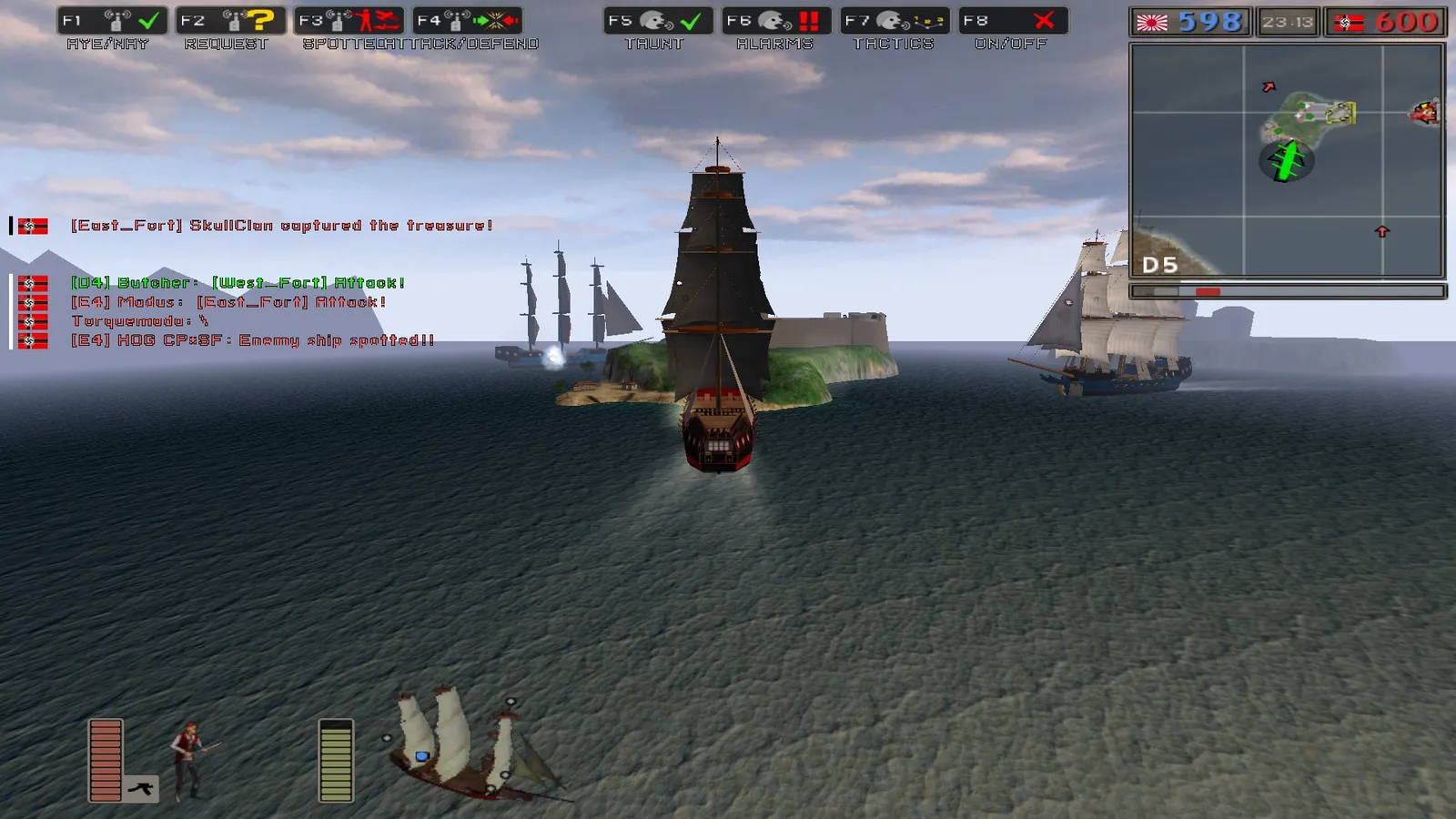Open the F6 Alarms command menu
Image resolution: width=1456 pixels, height=819 pixels.
point(776,21)
